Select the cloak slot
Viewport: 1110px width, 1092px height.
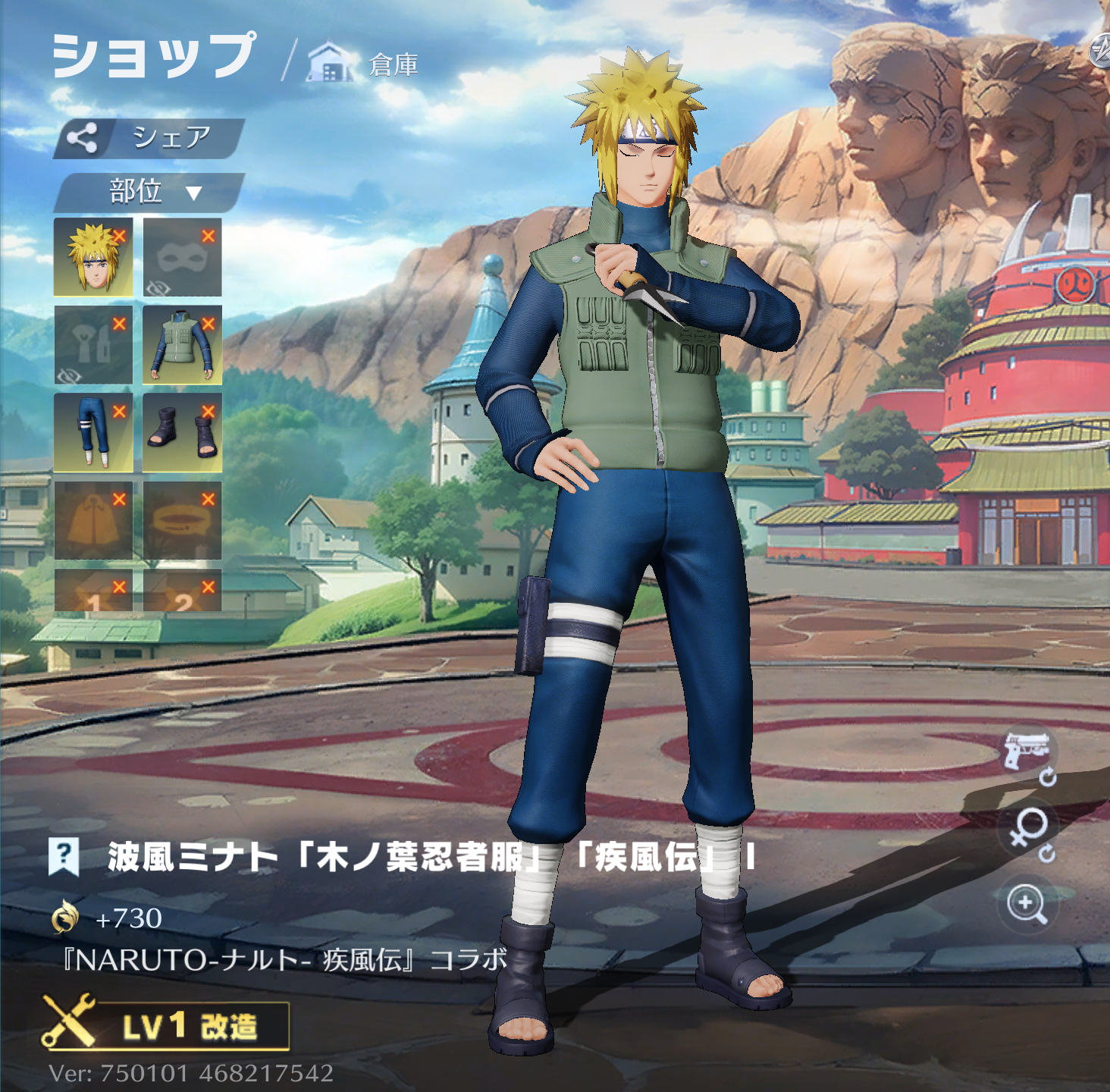pyautogui.click(x=93, y=520)
